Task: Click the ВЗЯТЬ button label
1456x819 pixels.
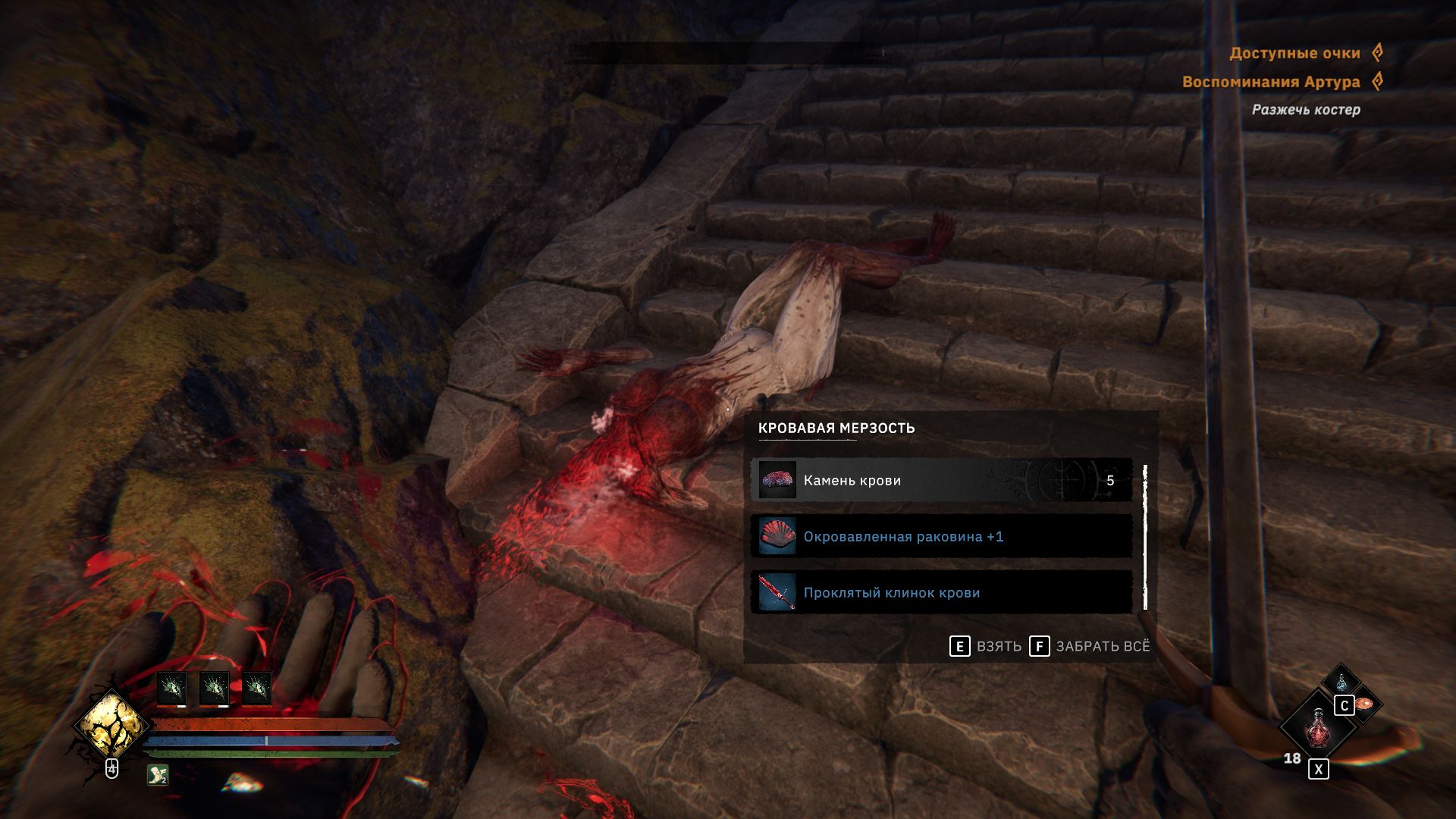Action: [998, 646]
